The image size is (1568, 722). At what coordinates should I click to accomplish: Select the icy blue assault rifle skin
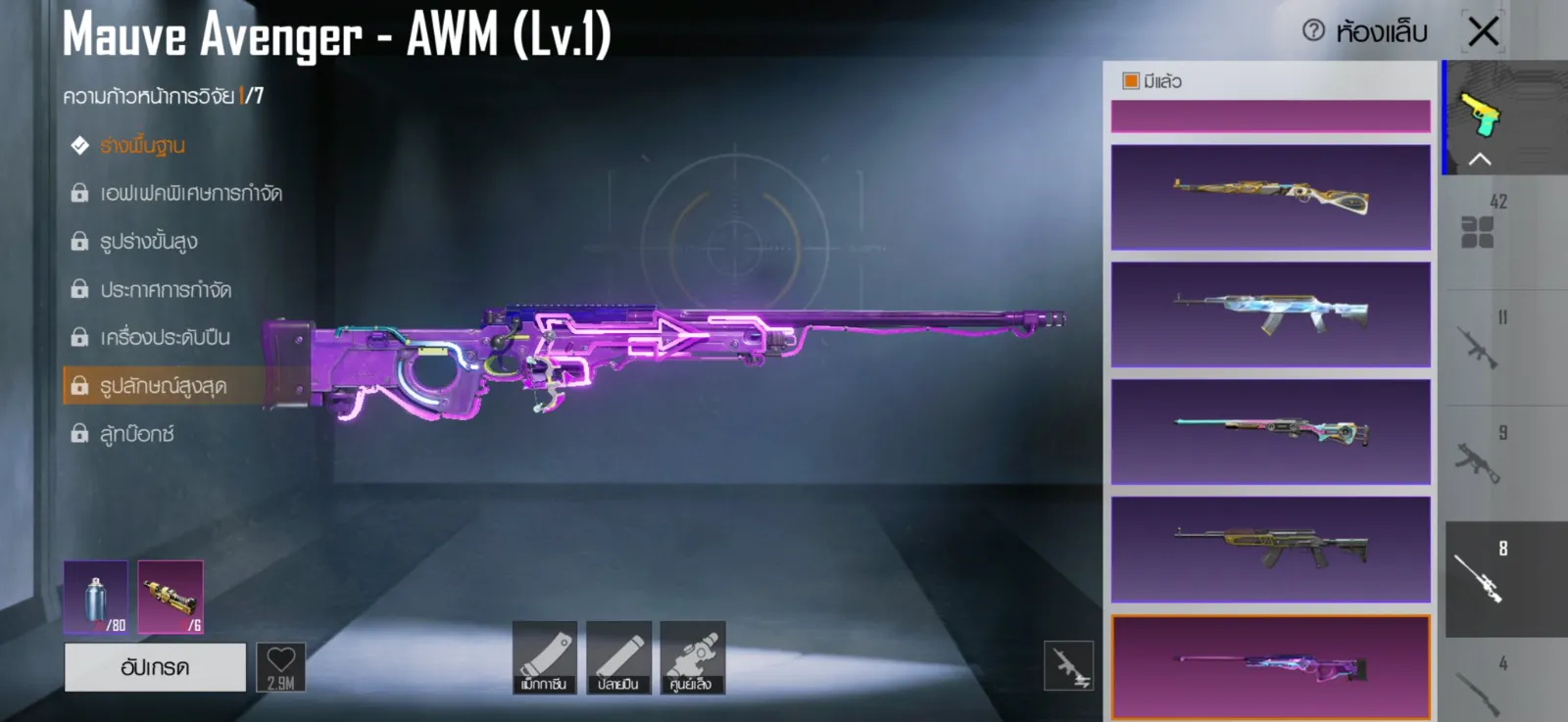[x=1270, y=313]
